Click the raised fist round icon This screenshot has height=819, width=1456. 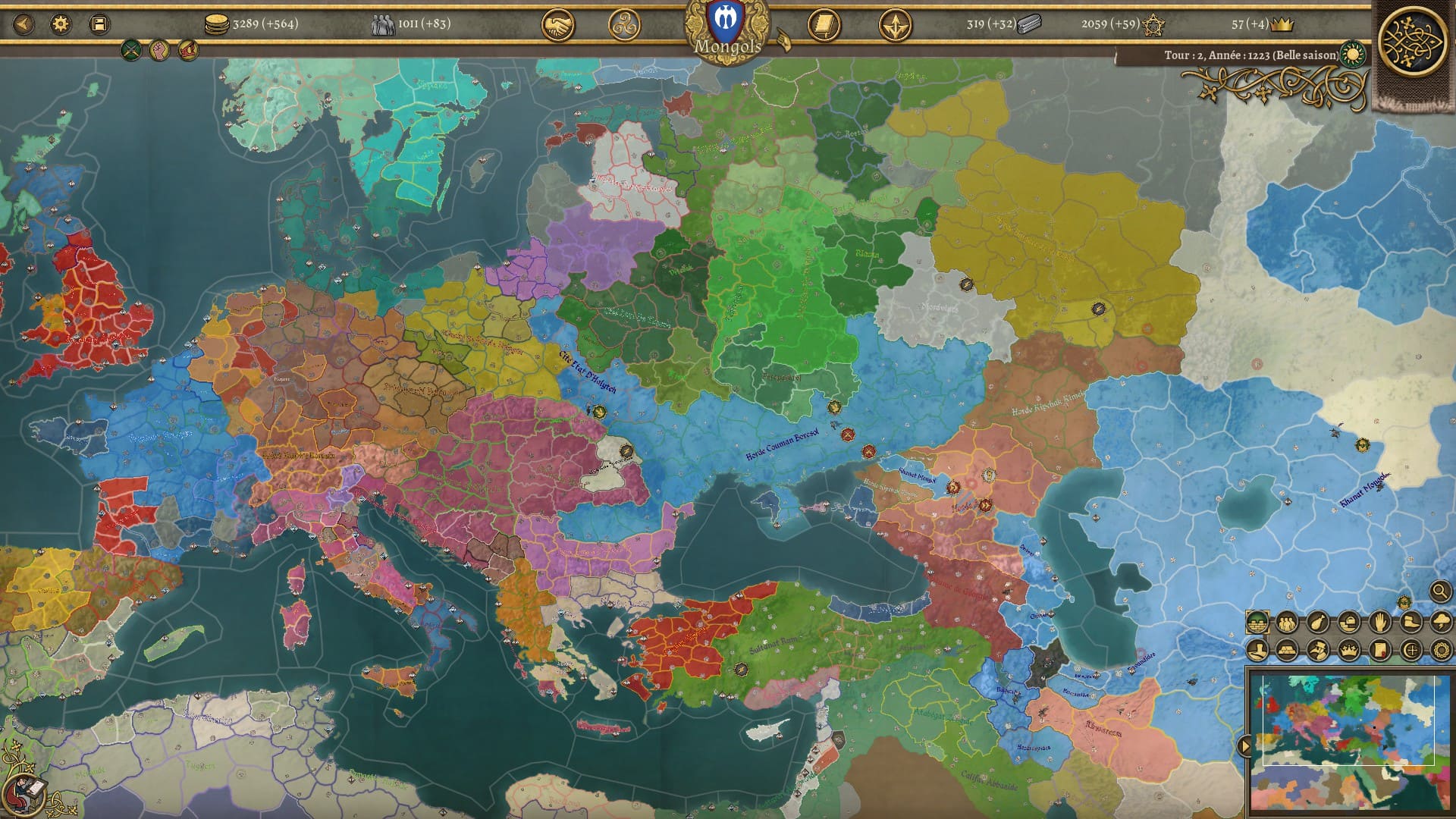click(x=159, y=51)
